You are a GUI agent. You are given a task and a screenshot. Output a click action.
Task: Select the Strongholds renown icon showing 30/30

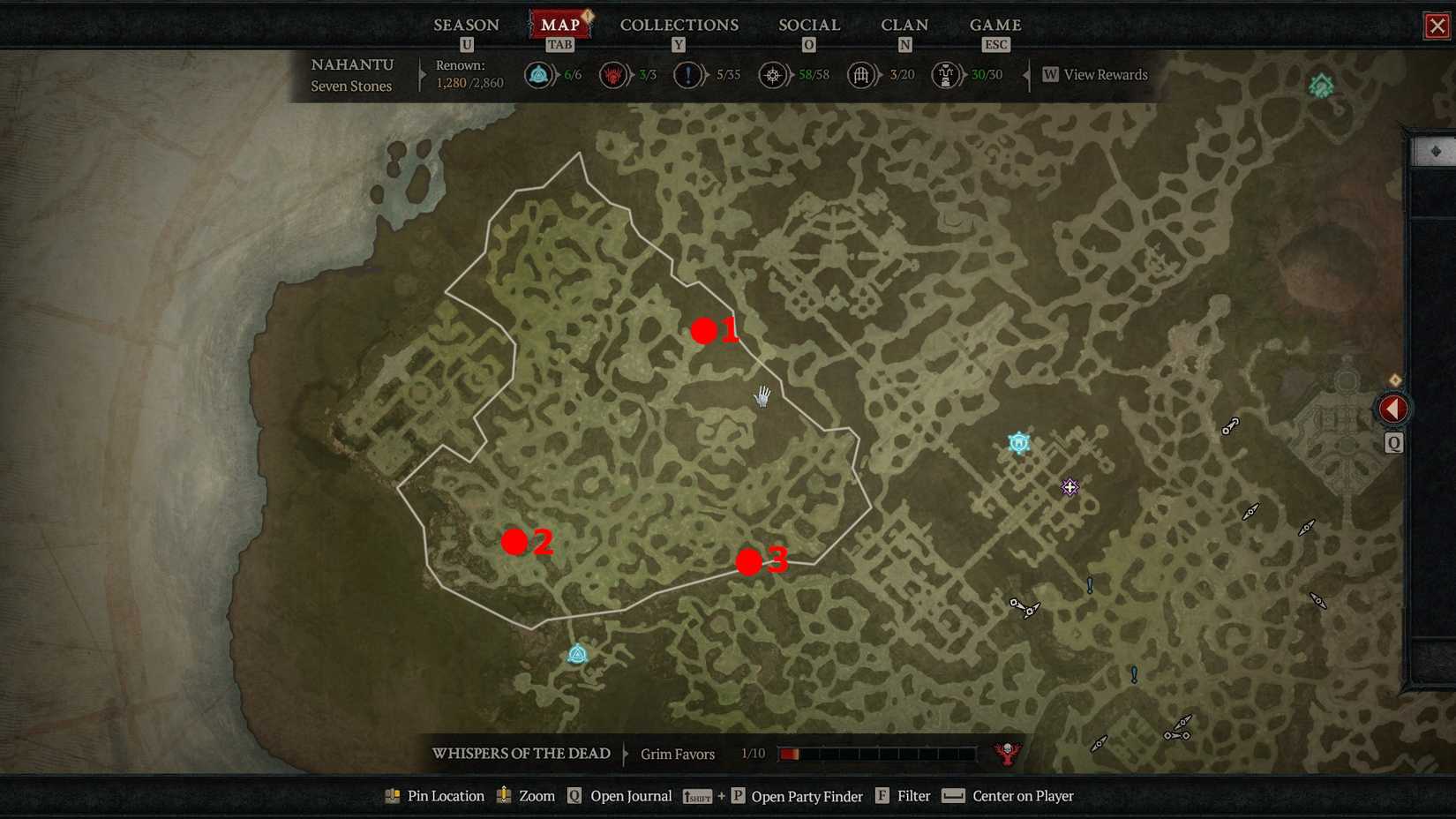point(948,75)
